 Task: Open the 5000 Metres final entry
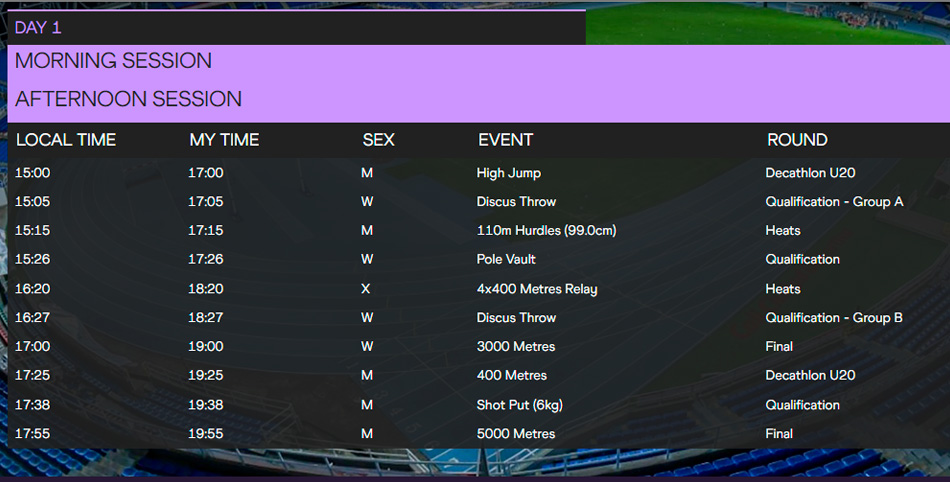[515, 434]
